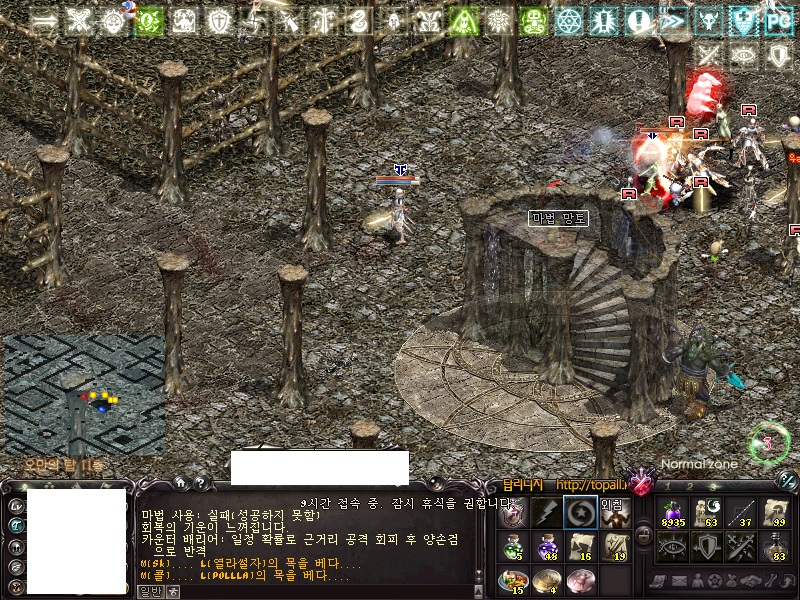Use the purple potion stack of 48
Screen dimensions: 800x600
546,547
